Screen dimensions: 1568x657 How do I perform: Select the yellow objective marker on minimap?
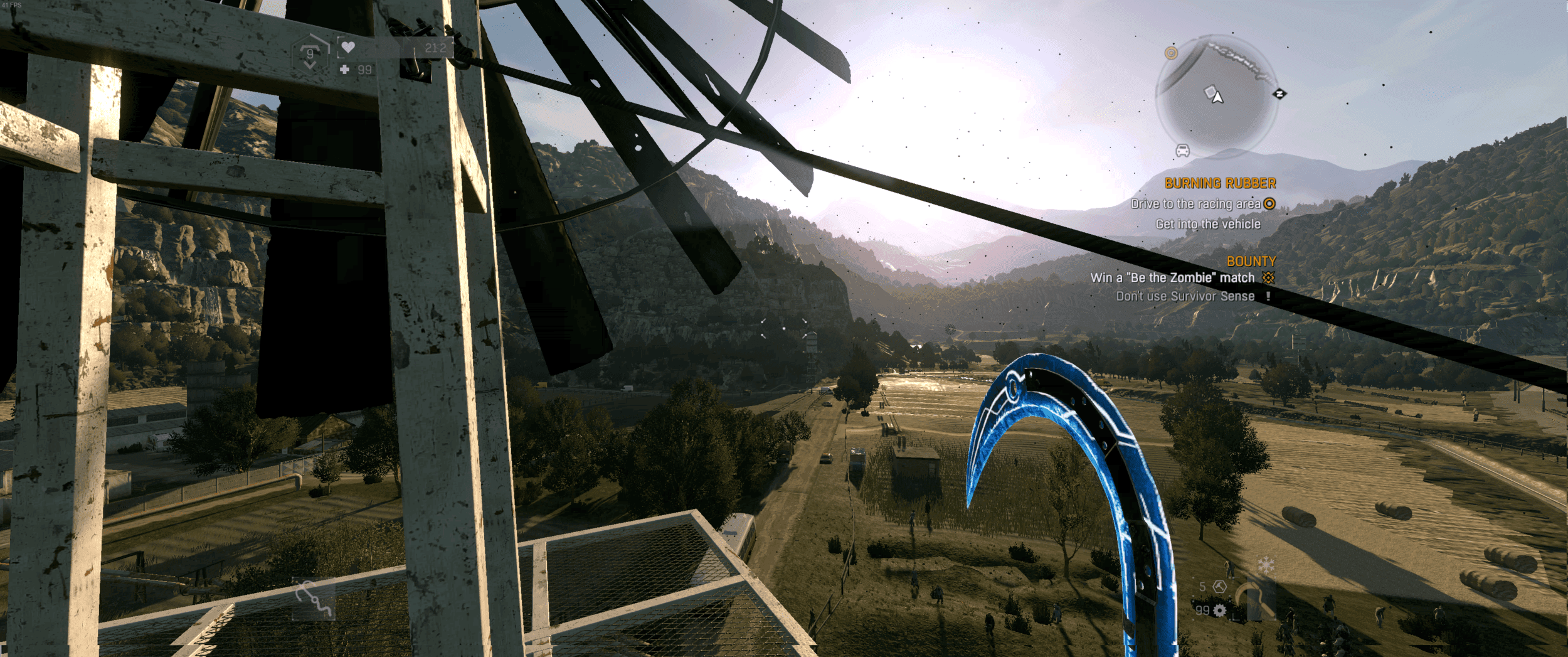click(x=1171, y=53)
